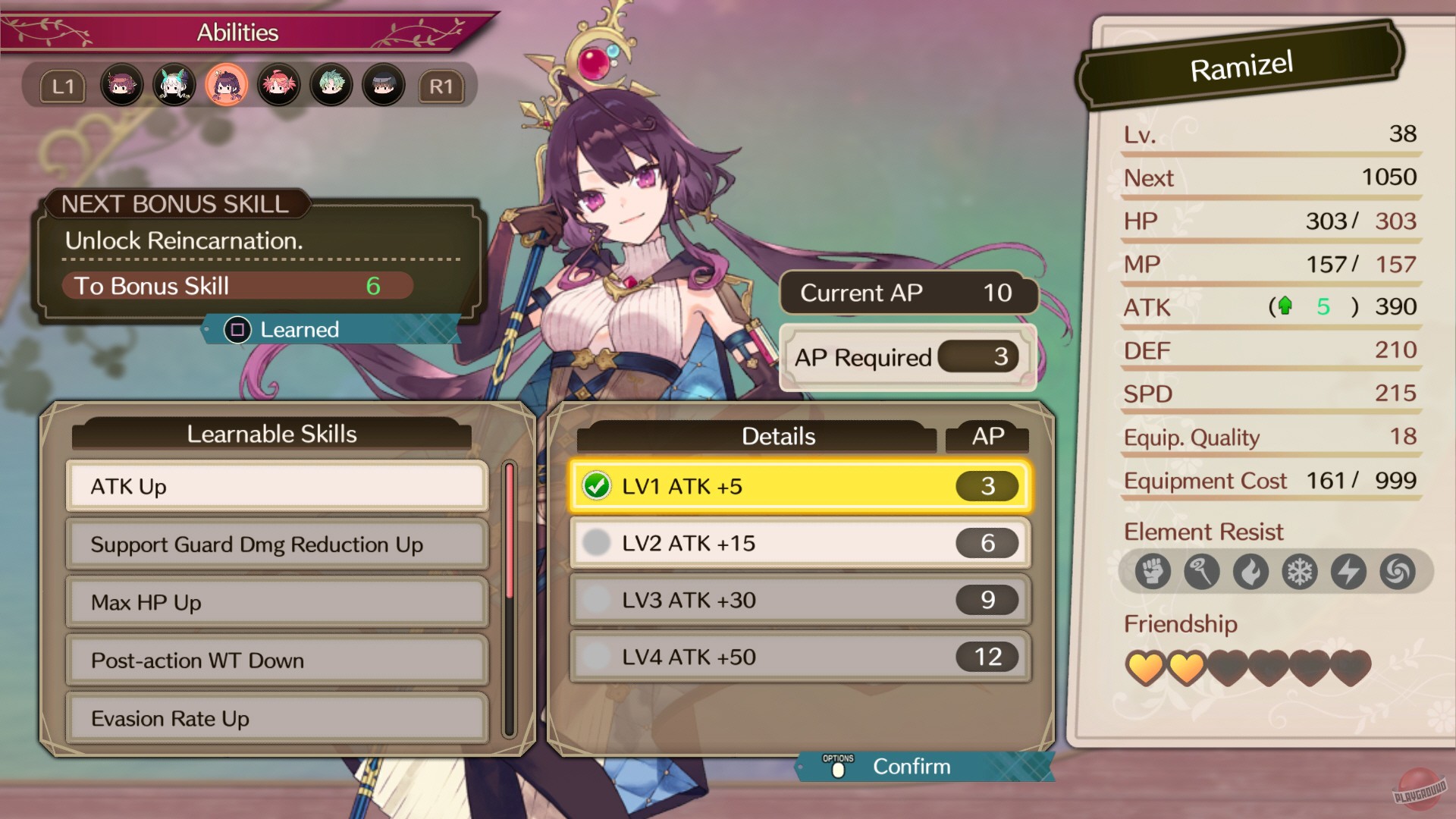The image size is (1456, 819).
Task: Click the LV4 ATK +50 entry
Action: (x=796, y=657)
